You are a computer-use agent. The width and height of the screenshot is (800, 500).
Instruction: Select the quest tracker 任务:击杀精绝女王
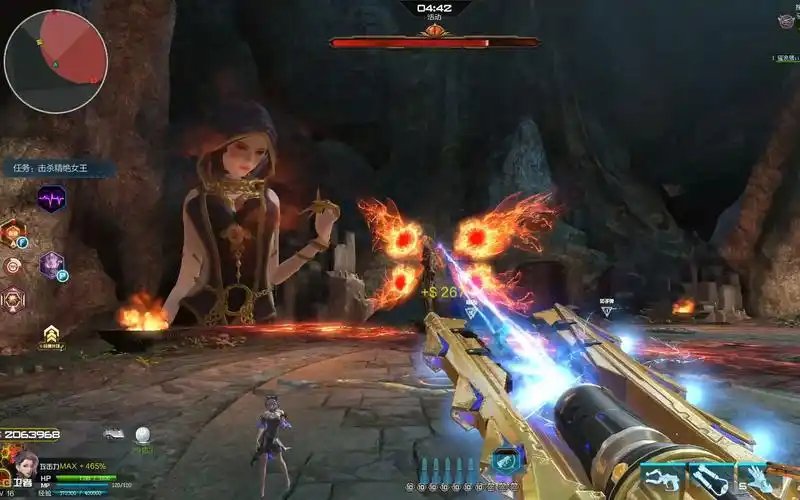[x=62, y=169]
